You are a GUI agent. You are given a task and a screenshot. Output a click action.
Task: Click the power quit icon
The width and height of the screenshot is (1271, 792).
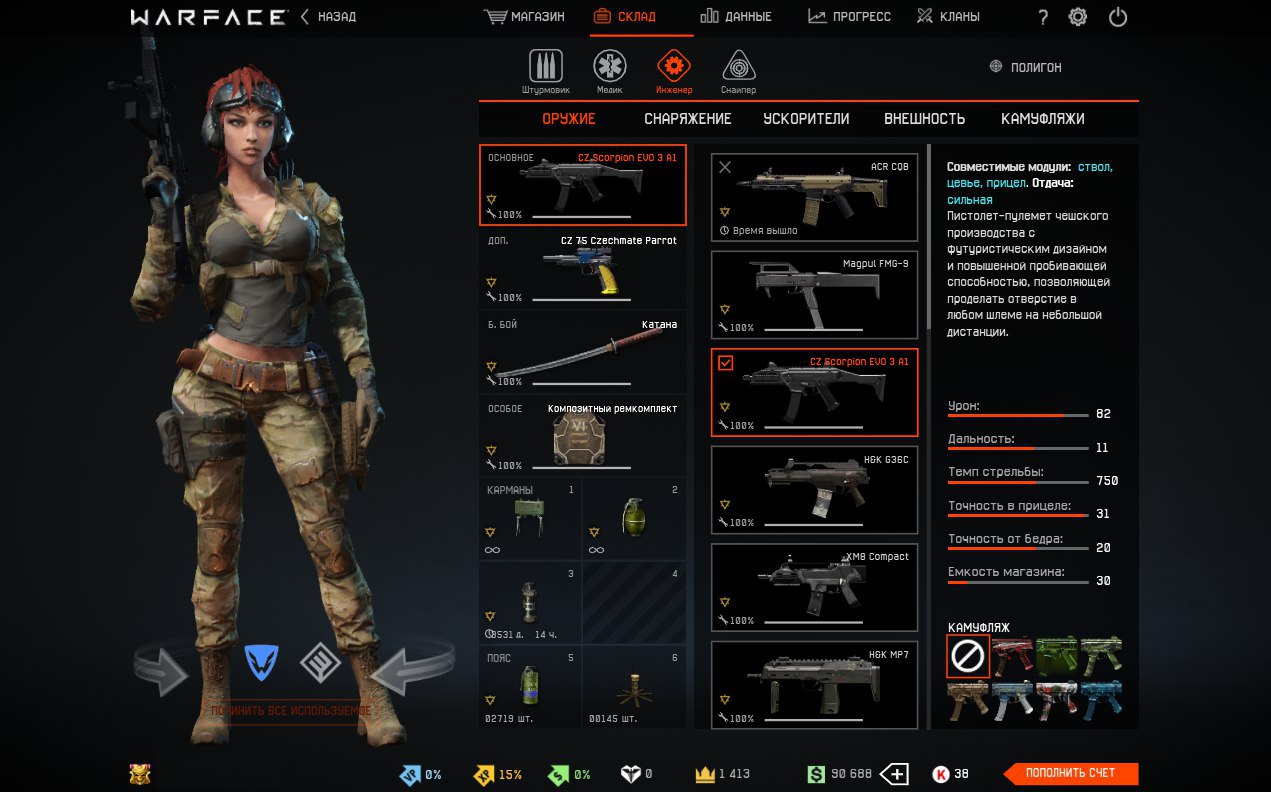tap(1118, 17)
